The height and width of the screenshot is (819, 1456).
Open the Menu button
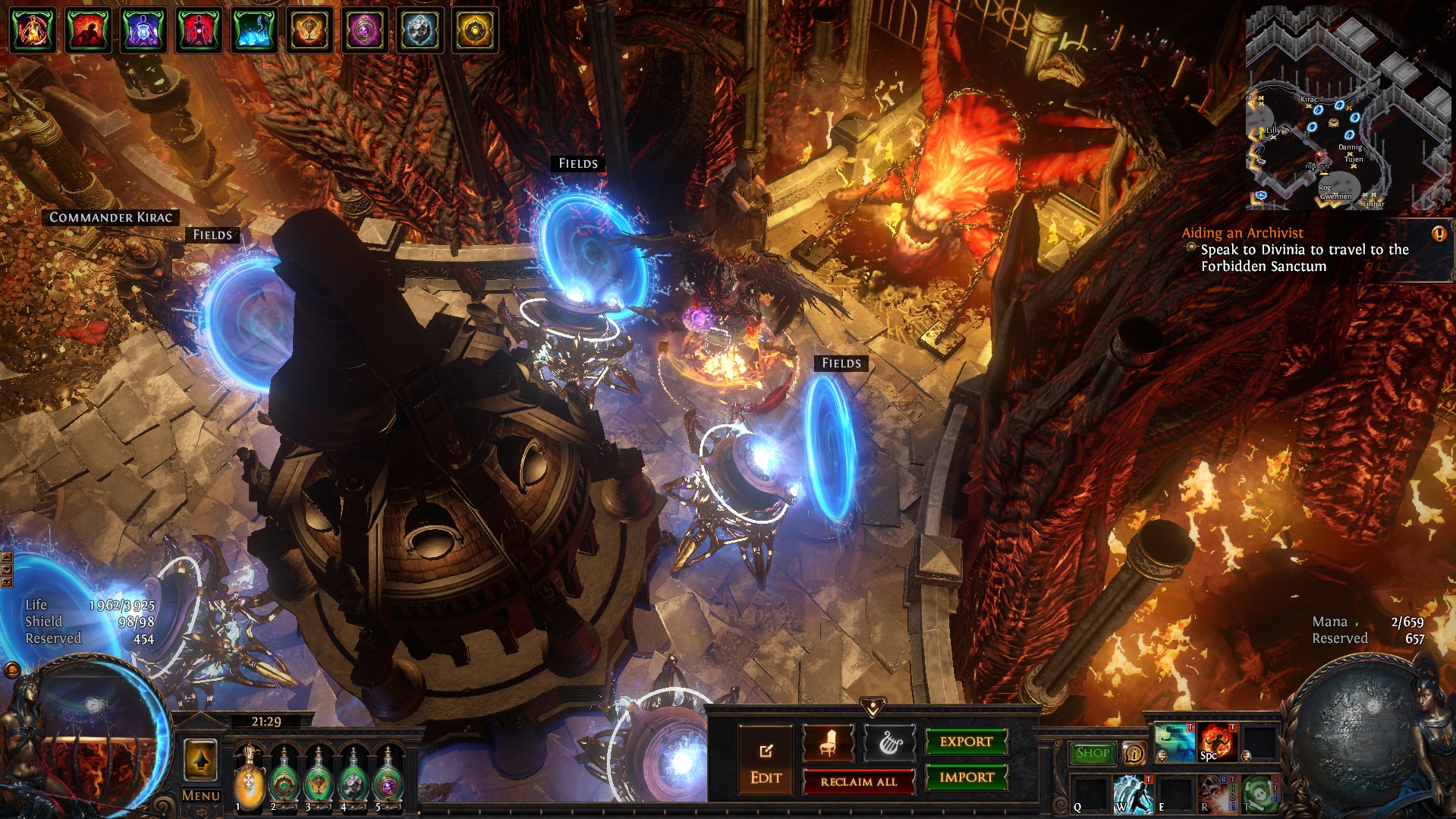coord(200,795)
